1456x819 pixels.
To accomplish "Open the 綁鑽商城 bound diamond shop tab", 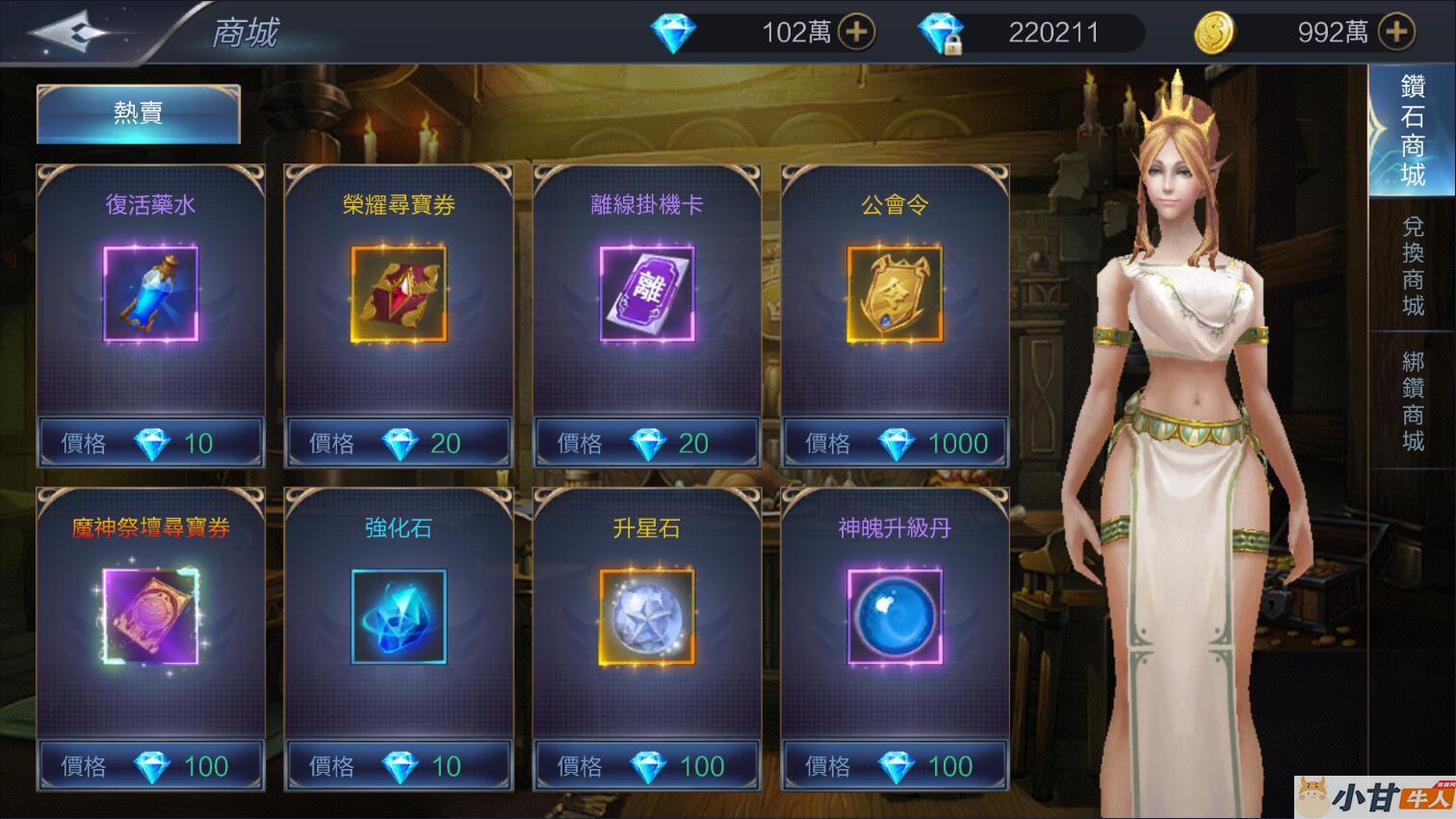I will tap(1412, 400).
